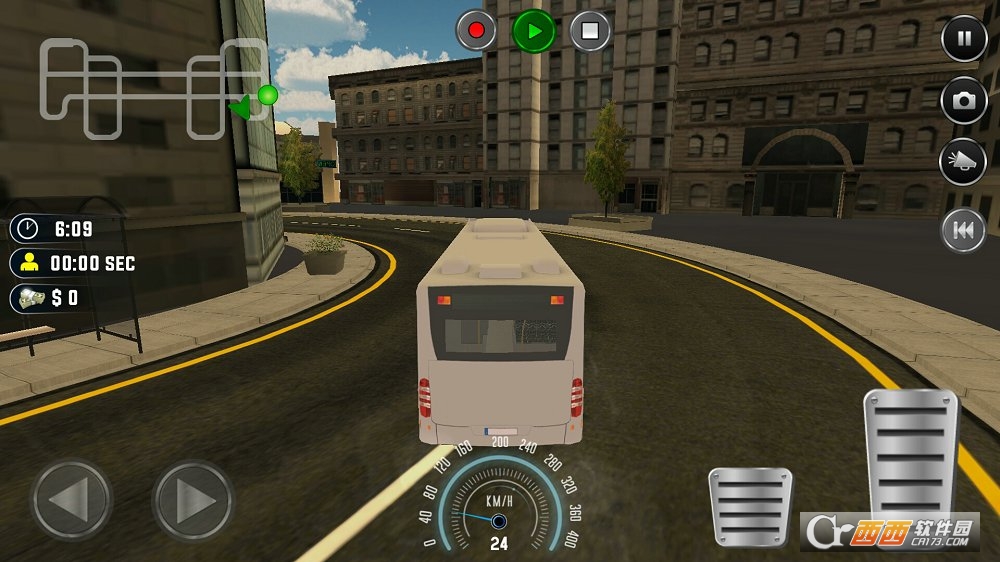Tap the wide brake pedal
The height and width of the screenshot is (562, 1000).
click(x=750, y=506)
